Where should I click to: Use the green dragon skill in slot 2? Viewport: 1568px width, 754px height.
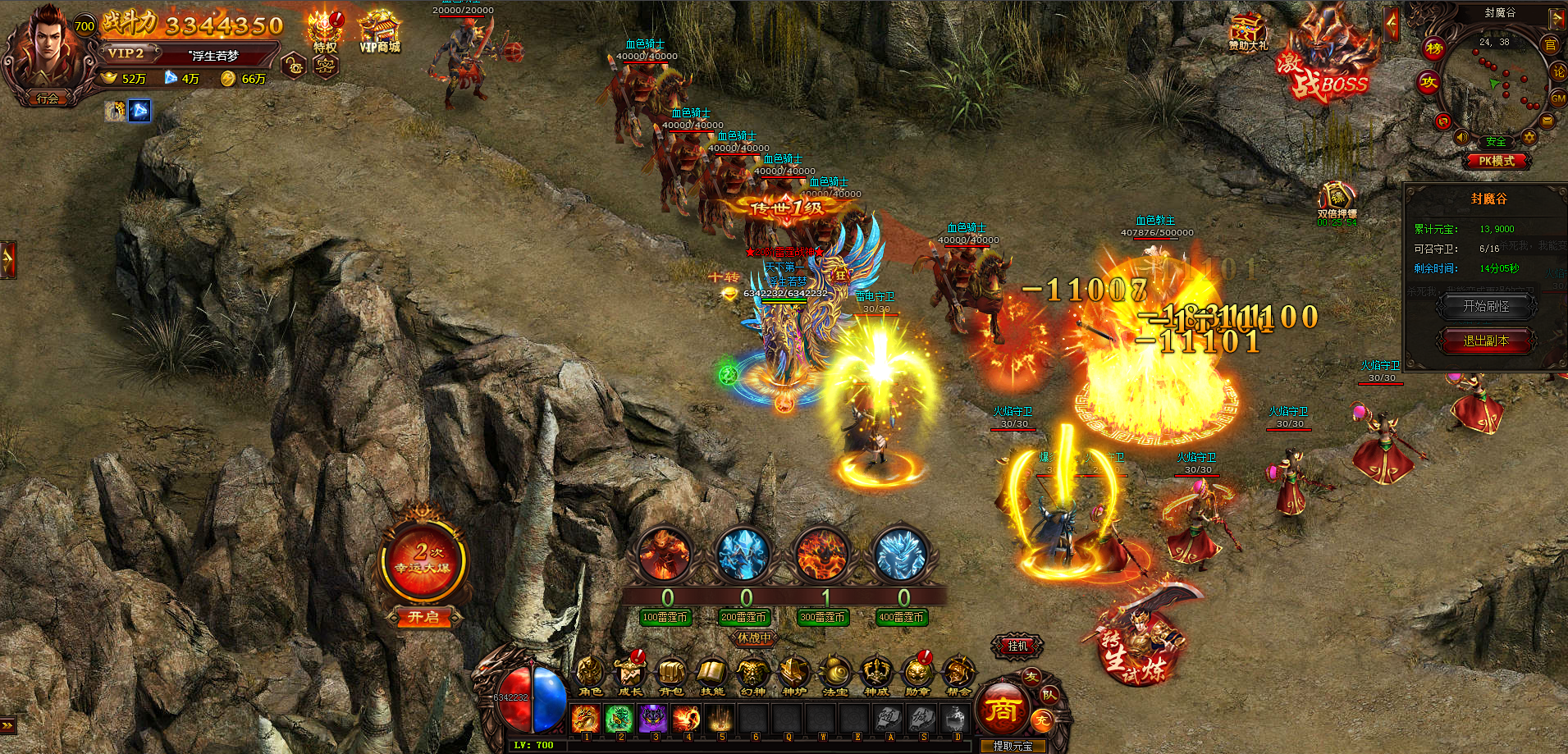click(619, 719)
